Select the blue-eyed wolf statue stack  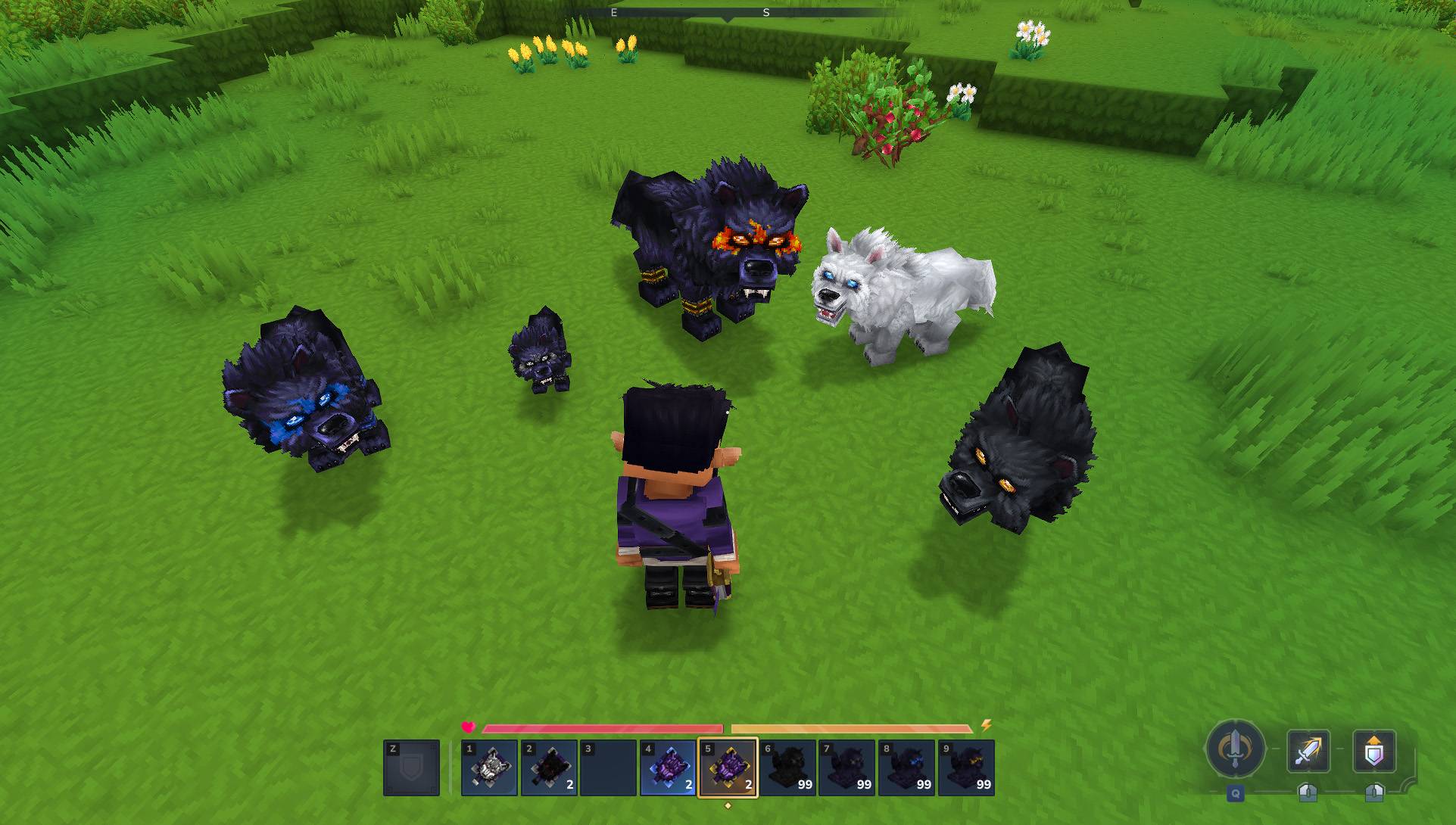[906, 767]
